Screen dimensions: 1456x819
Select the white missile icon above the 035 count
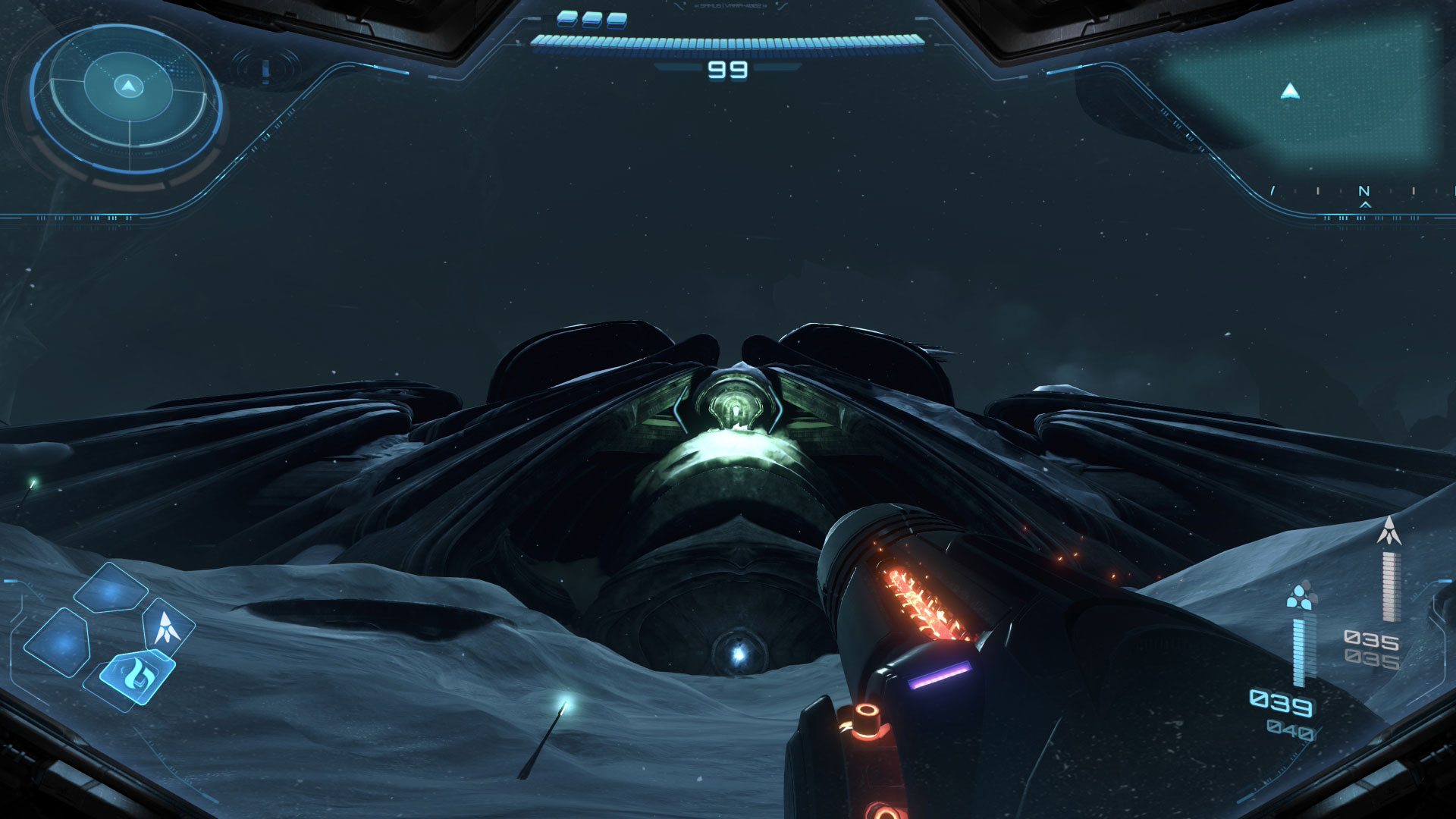[1389, 531]
